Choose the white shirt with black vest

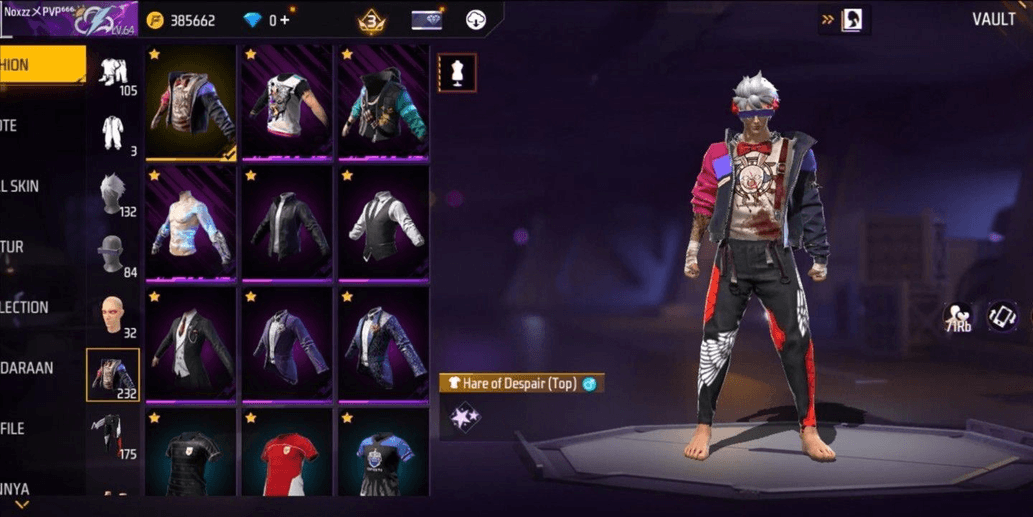(383, 225)
